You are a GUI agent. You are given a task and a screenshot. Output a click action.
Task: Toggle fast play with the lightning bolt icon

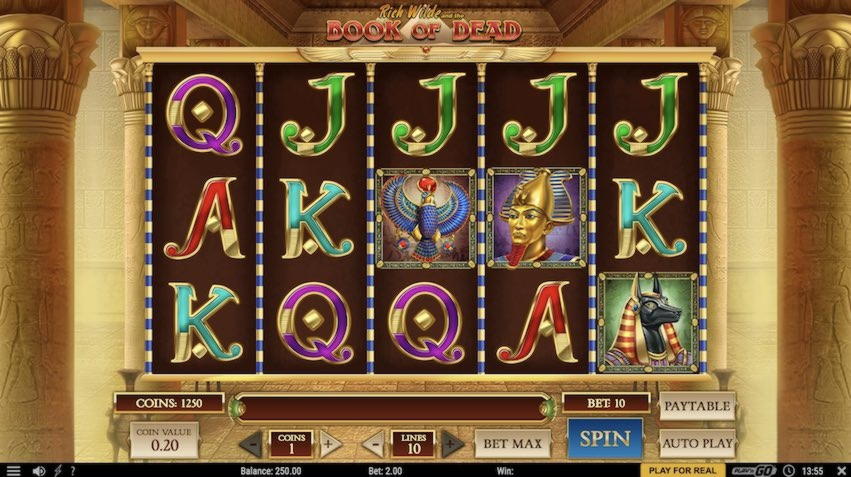click(57, 470)
